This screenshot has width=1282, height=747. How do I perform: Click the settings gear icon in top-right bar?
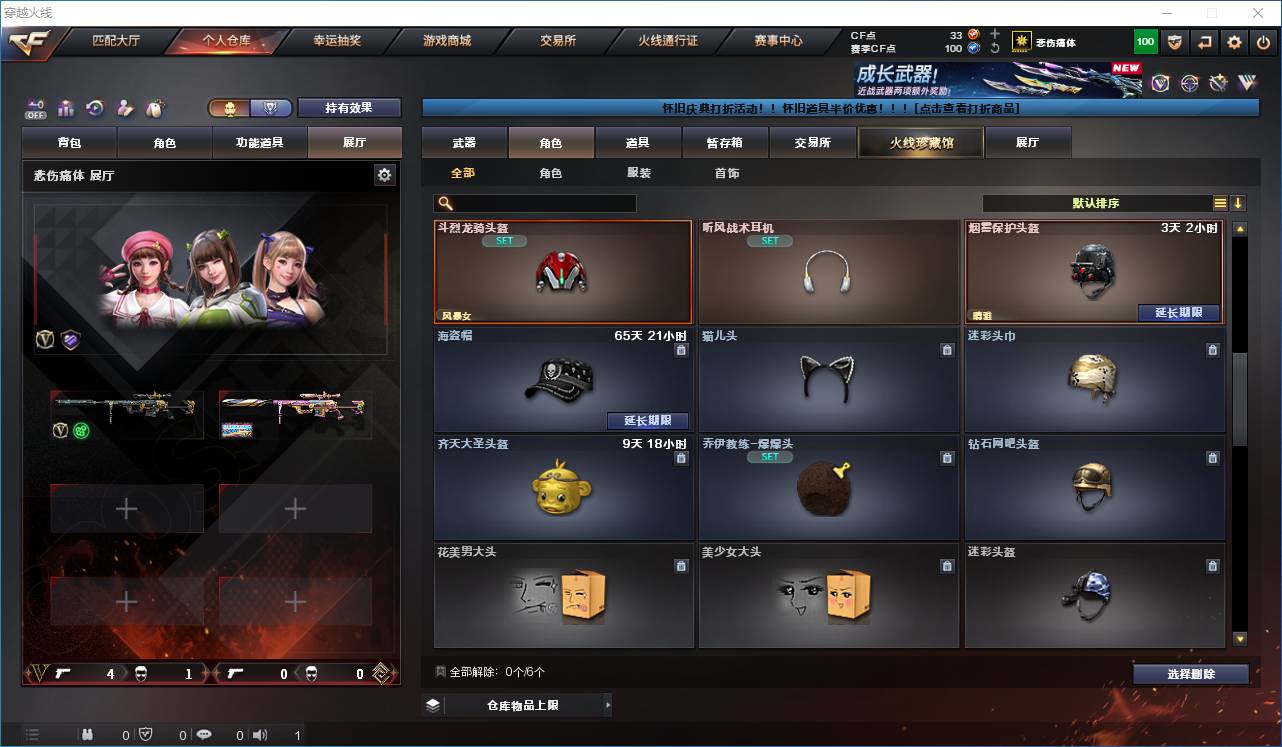1233,42
